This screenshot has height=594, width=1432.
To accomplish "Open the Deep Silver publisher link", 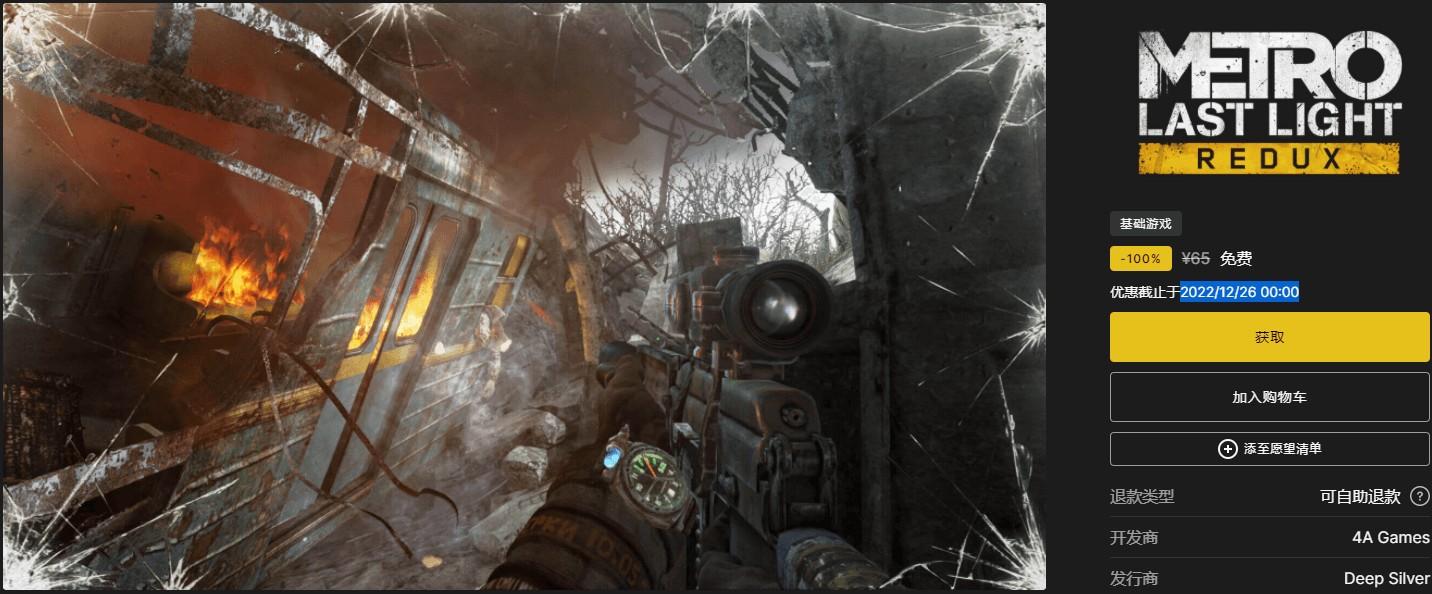I will (x=1386, y=579).
